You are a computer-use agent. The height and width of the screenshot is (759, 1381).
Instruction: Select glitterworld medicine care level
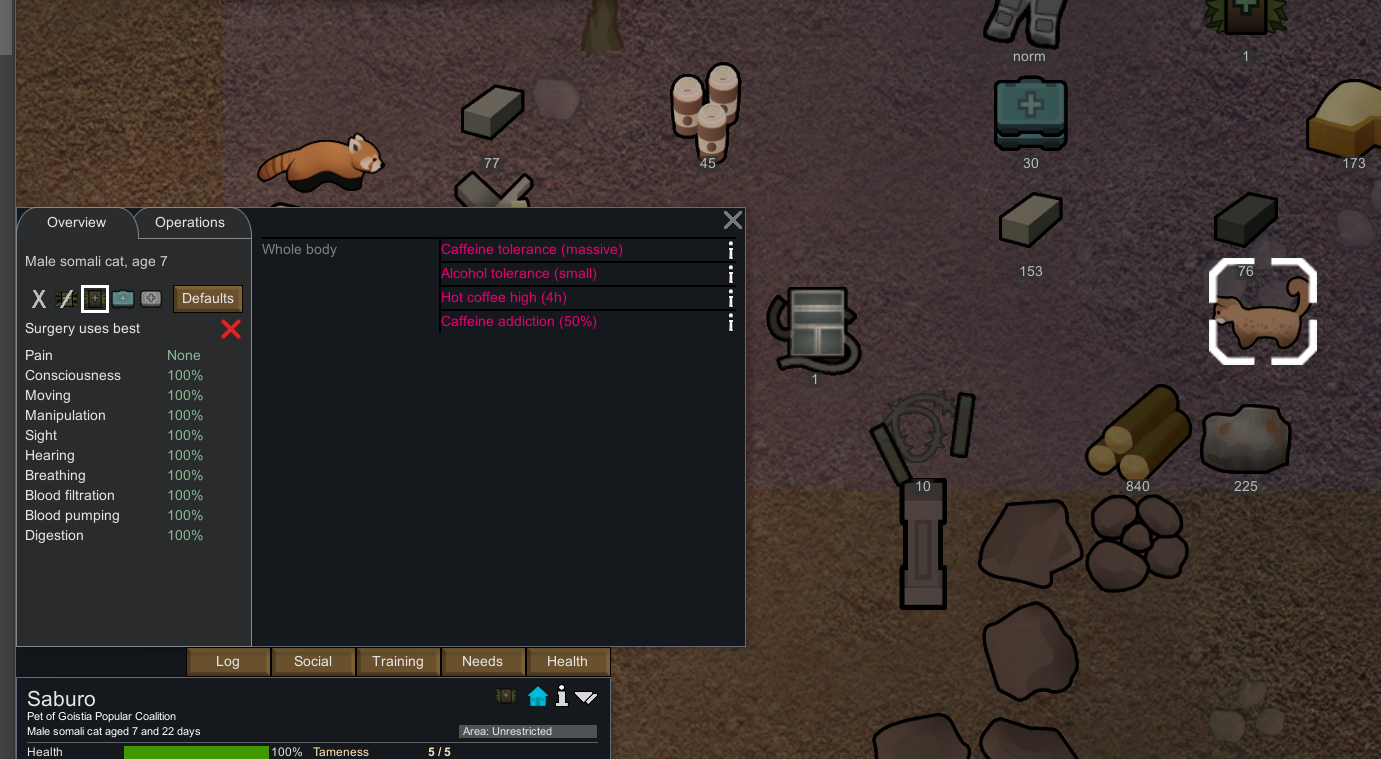click(151, 299)
